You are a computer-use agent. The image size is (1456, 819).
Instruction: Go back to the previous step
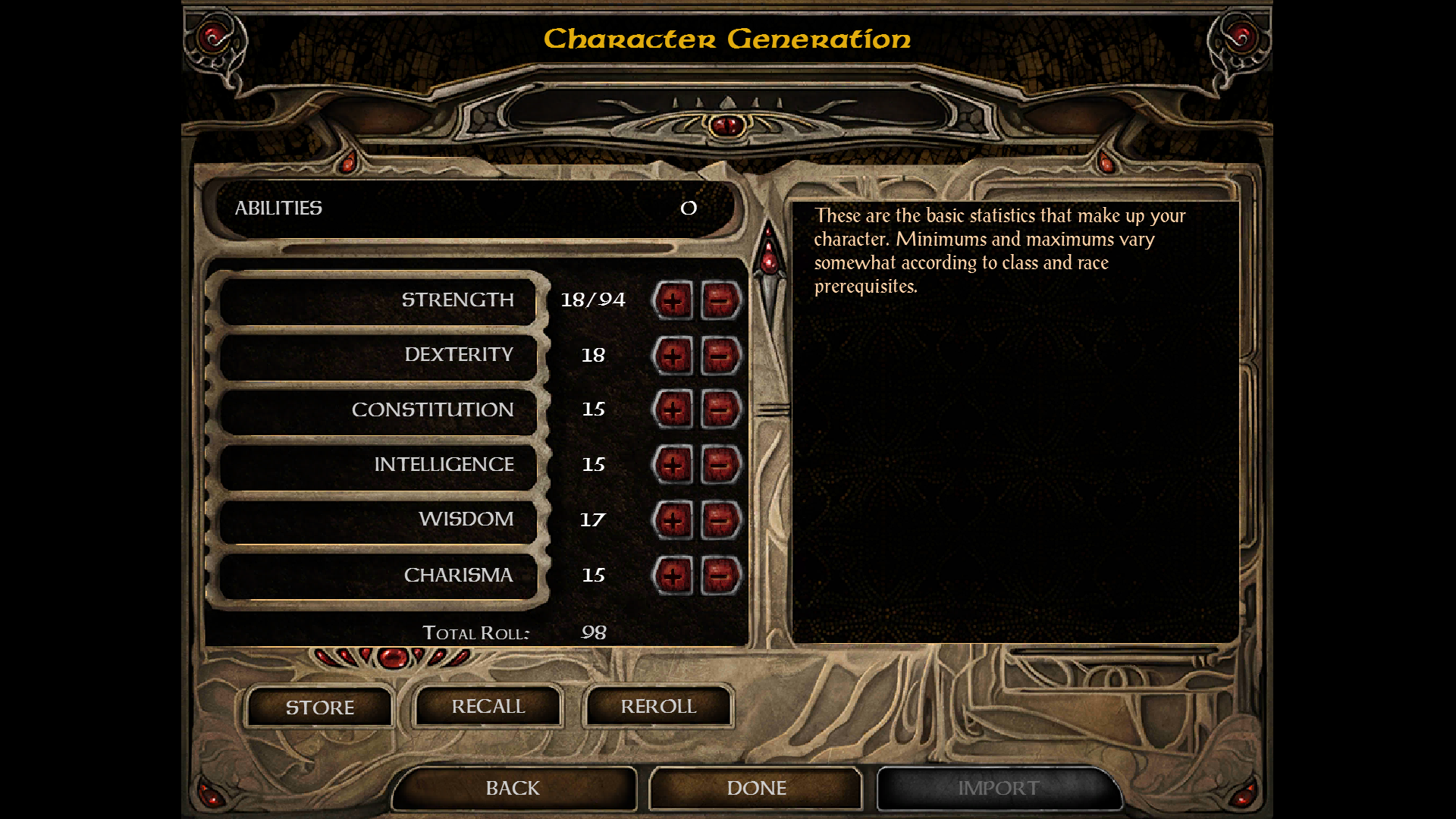click(x=513, y=789)
